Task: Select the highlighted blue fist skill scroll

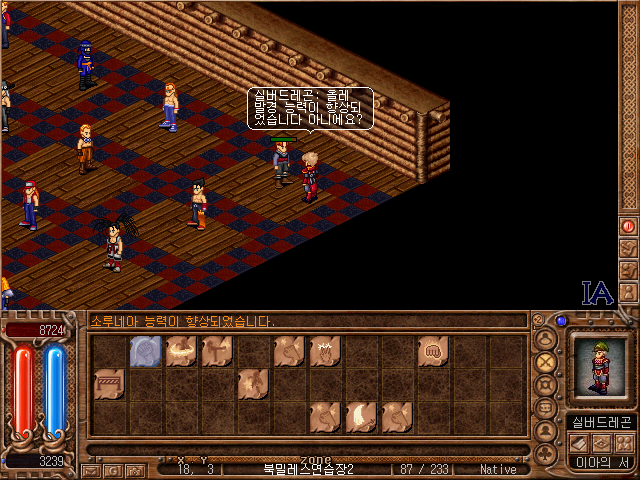Action: coord(145,350)
